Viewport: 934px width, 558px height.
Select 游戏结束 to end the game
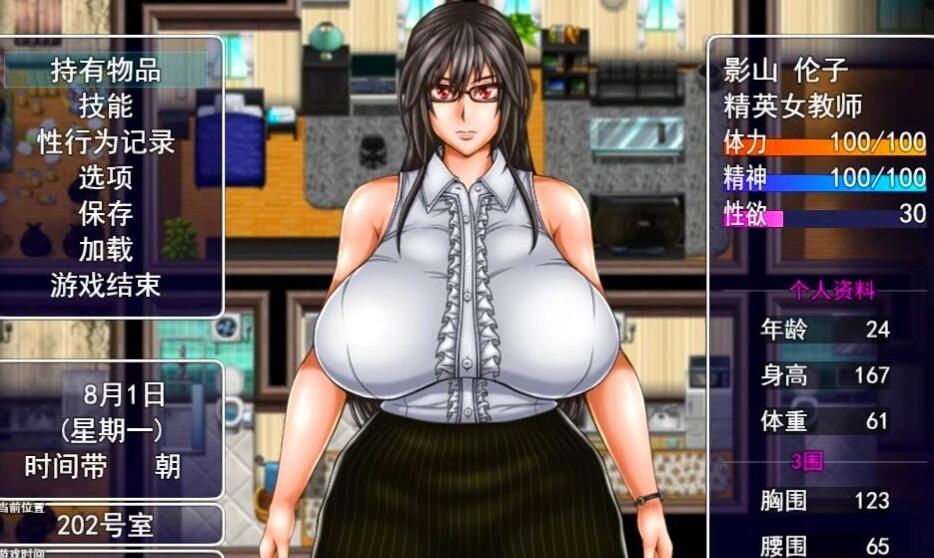(x=106, y=286)
